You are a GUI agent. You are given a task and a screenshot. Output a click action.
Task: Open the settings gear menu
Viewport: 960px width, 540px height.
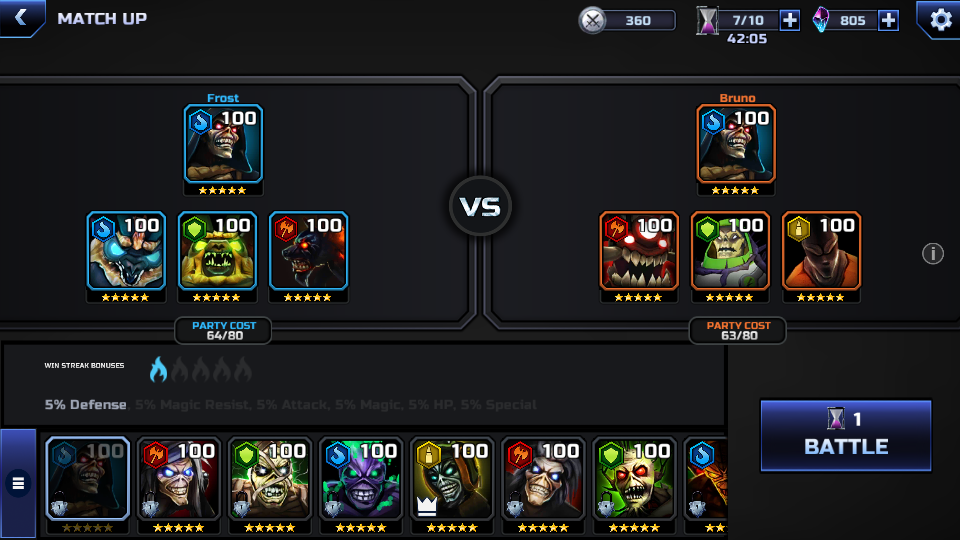point(940,19)
